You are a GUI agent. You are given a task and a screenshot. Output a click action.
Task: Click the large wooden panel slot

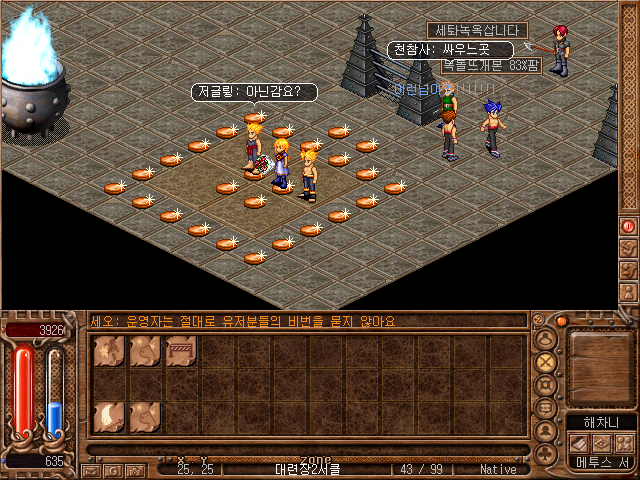pyautogui.click(x=600, y=365)
